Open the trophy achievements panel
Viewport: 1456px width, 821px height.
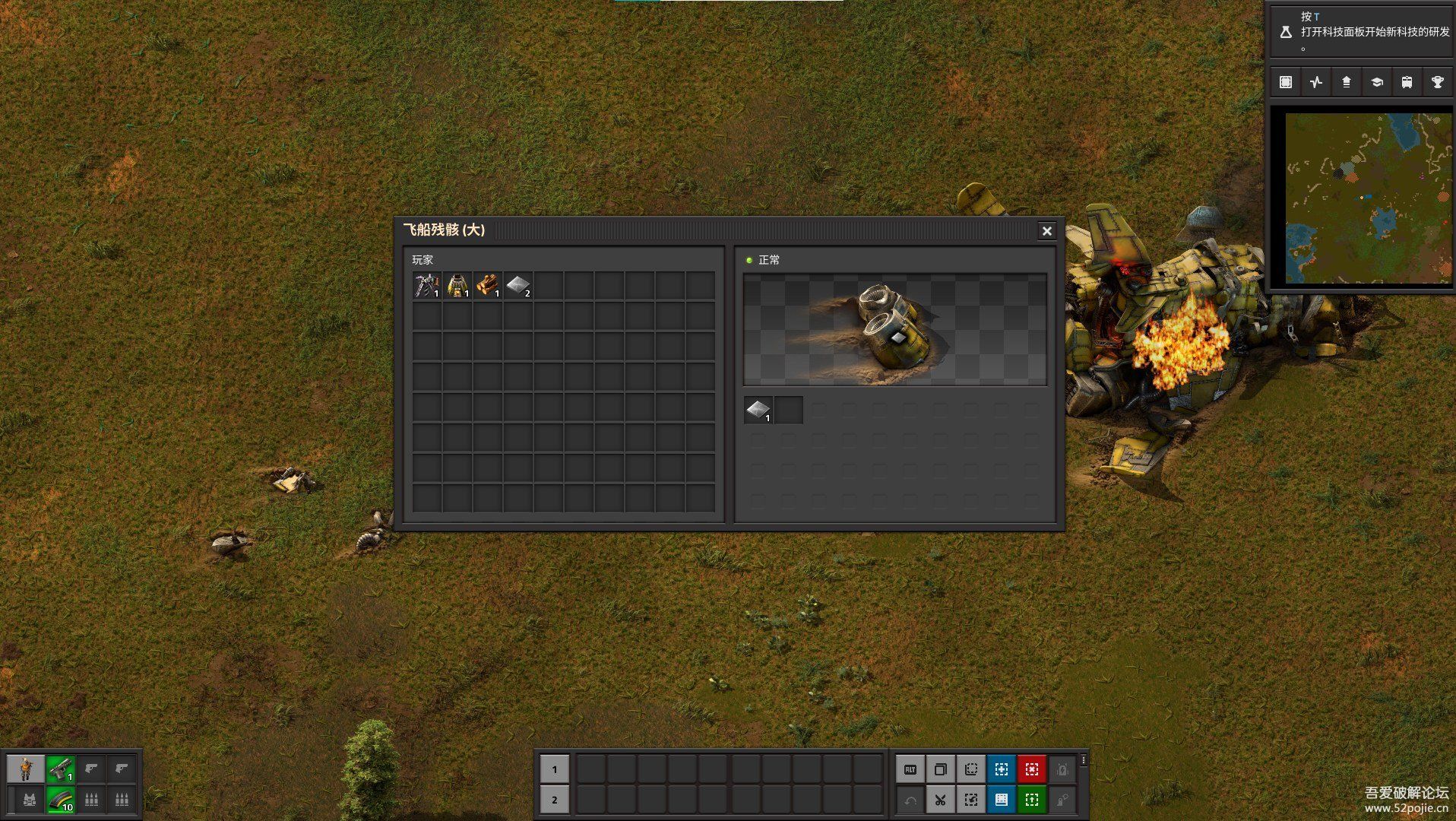1437,82
